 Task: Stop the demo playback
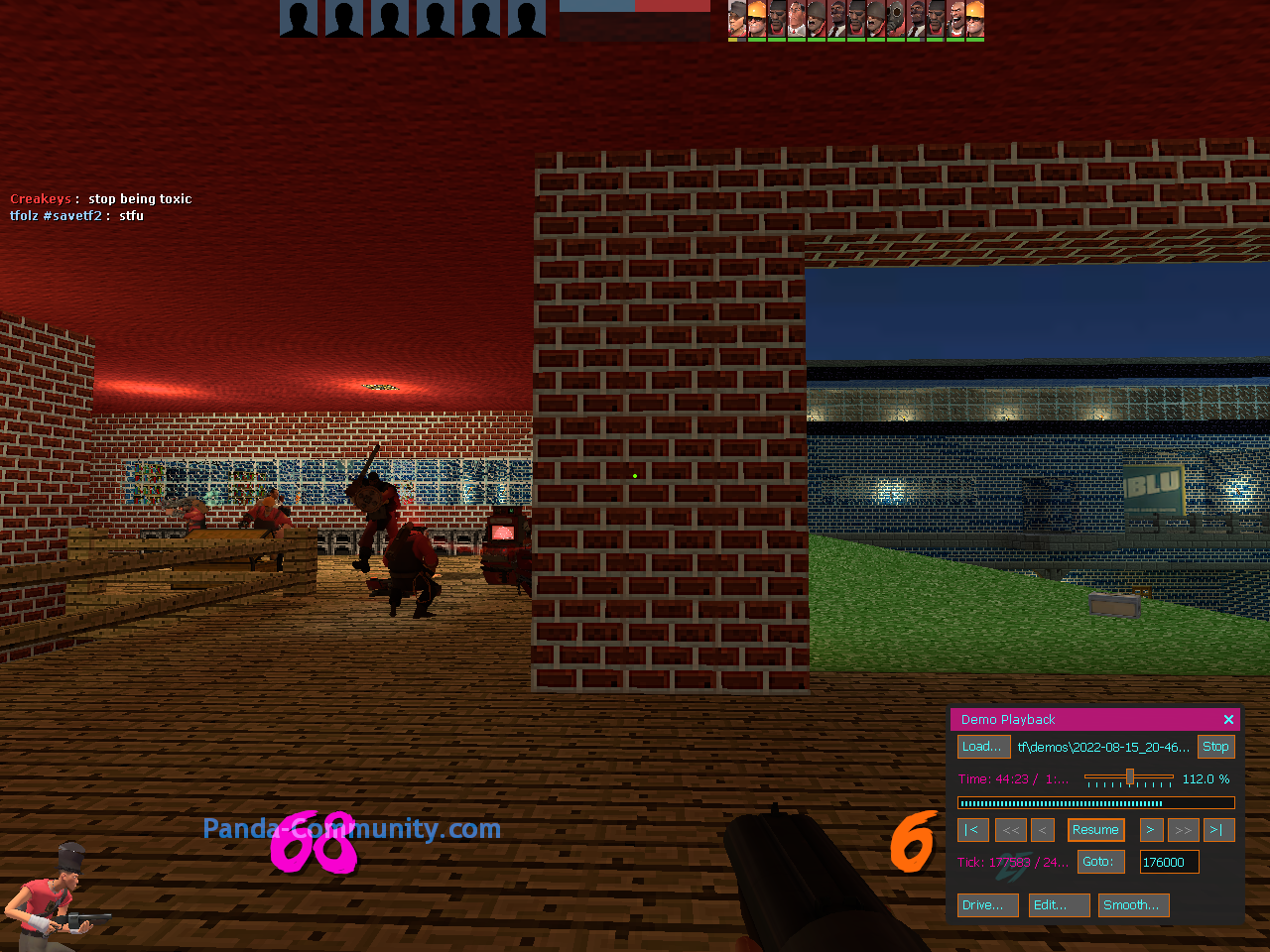[x=1215, y=747]
